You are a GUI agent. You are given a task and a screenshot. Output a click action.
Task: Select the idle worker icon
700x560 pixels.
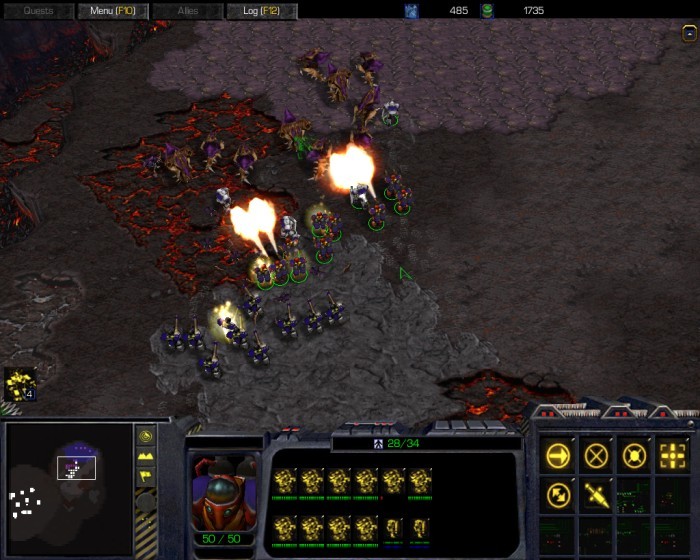point(20,383)
